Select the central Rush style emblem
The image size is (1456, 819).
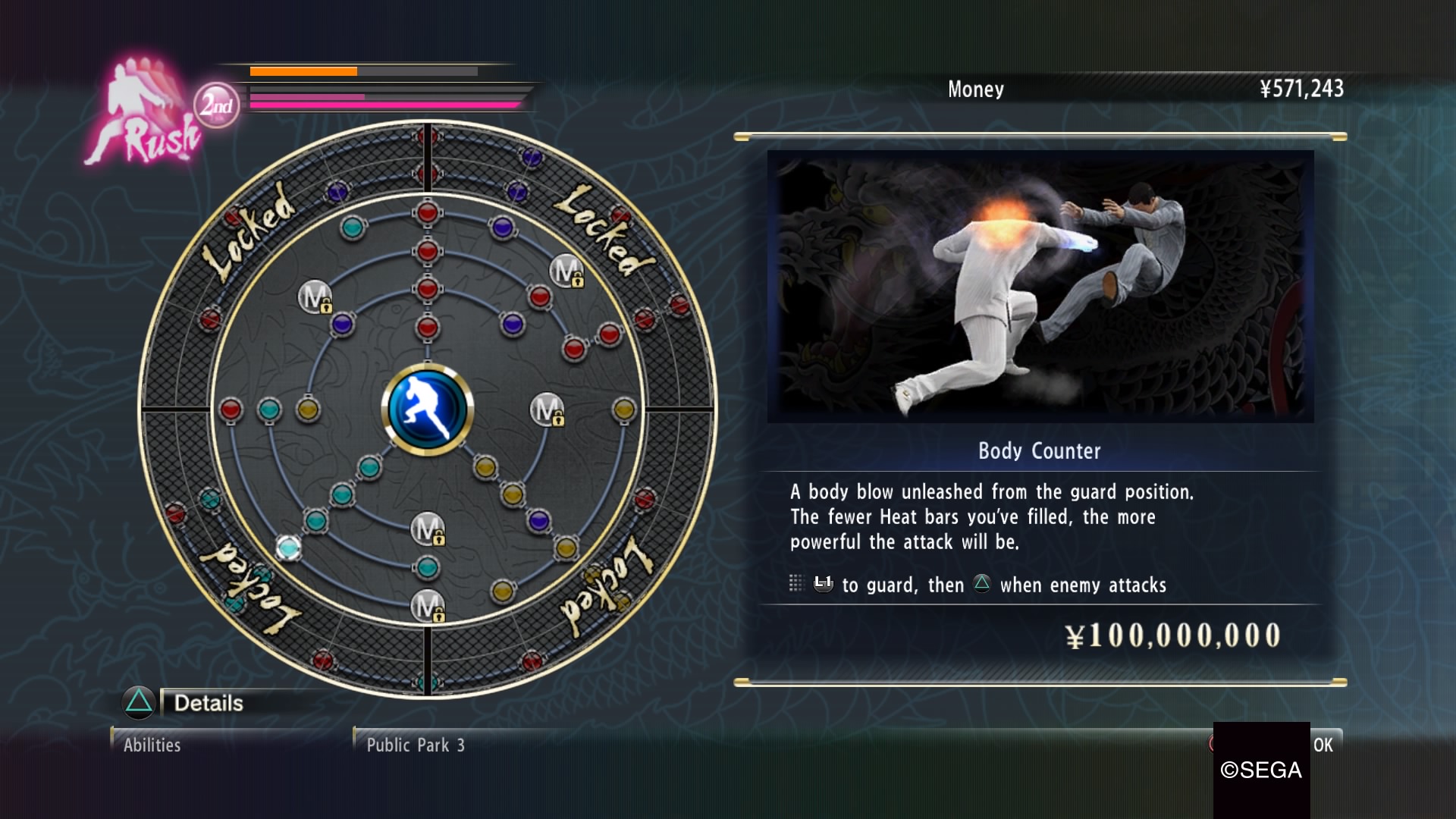coord(428,409)
